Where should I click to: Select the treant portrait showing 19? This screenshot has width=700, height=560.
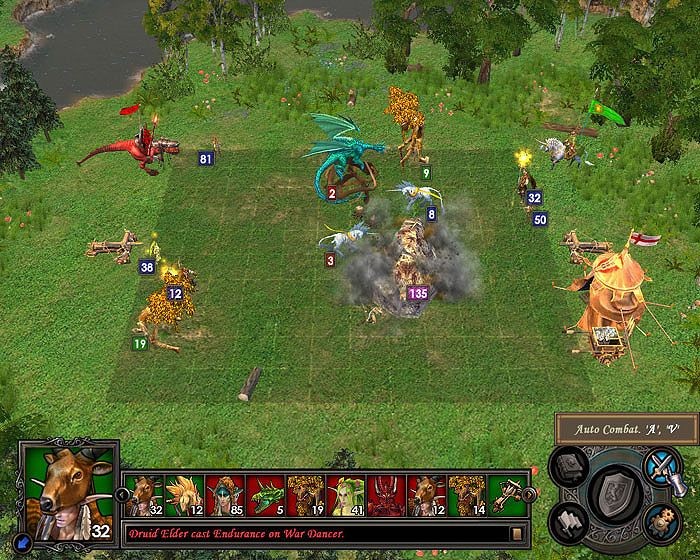click(303, 494)
